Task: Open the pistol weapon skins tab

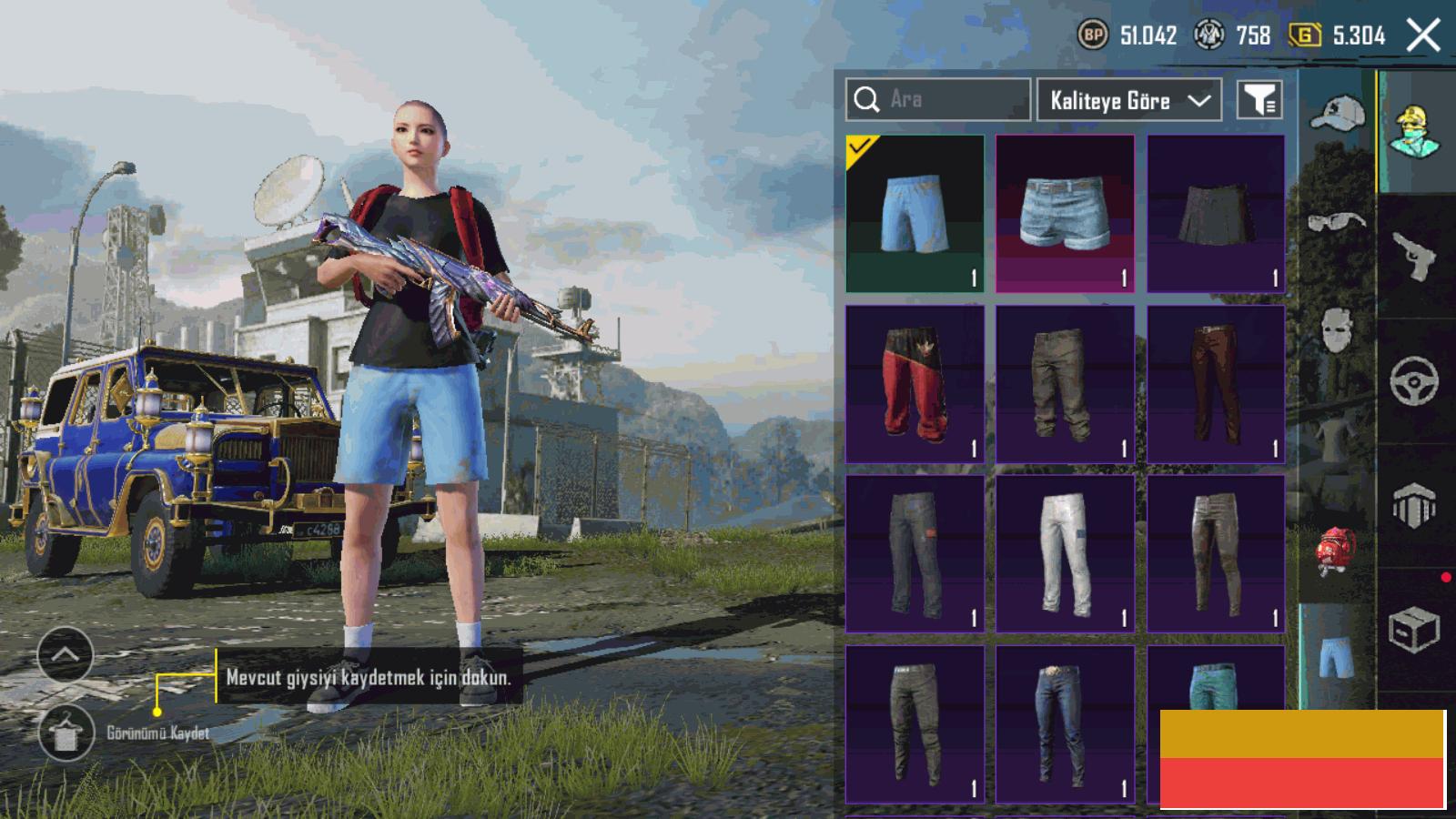Action: tap(1413, 257)
